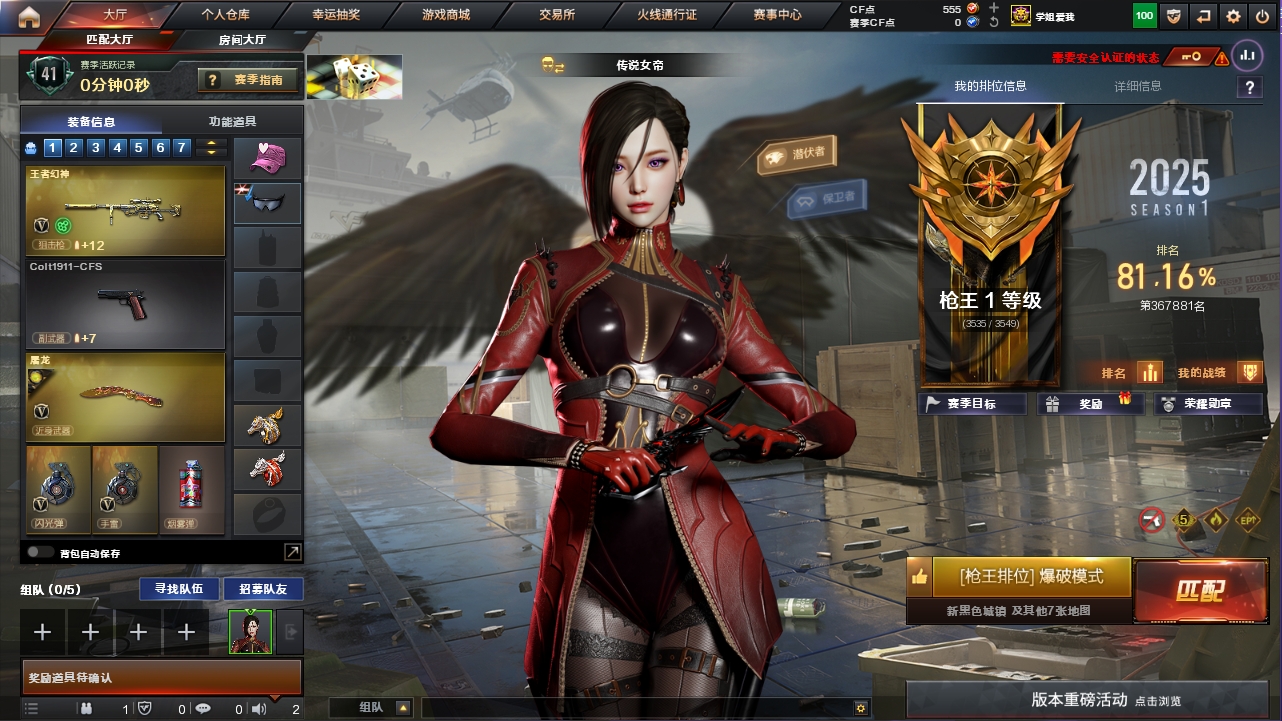Open the 幸运抽奖 lucky draw menu
The width and height of the screenshot is (1282, 721).
tap(336, 15)
